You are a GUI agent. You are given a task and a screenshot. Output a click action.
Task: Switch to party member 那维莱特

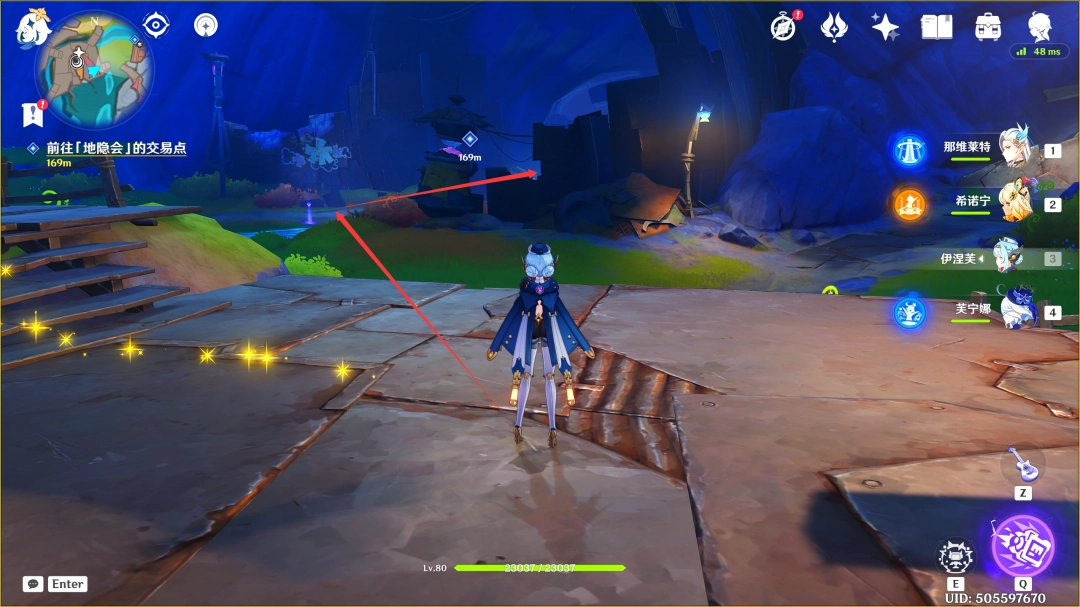click(x=1012, y=151)
